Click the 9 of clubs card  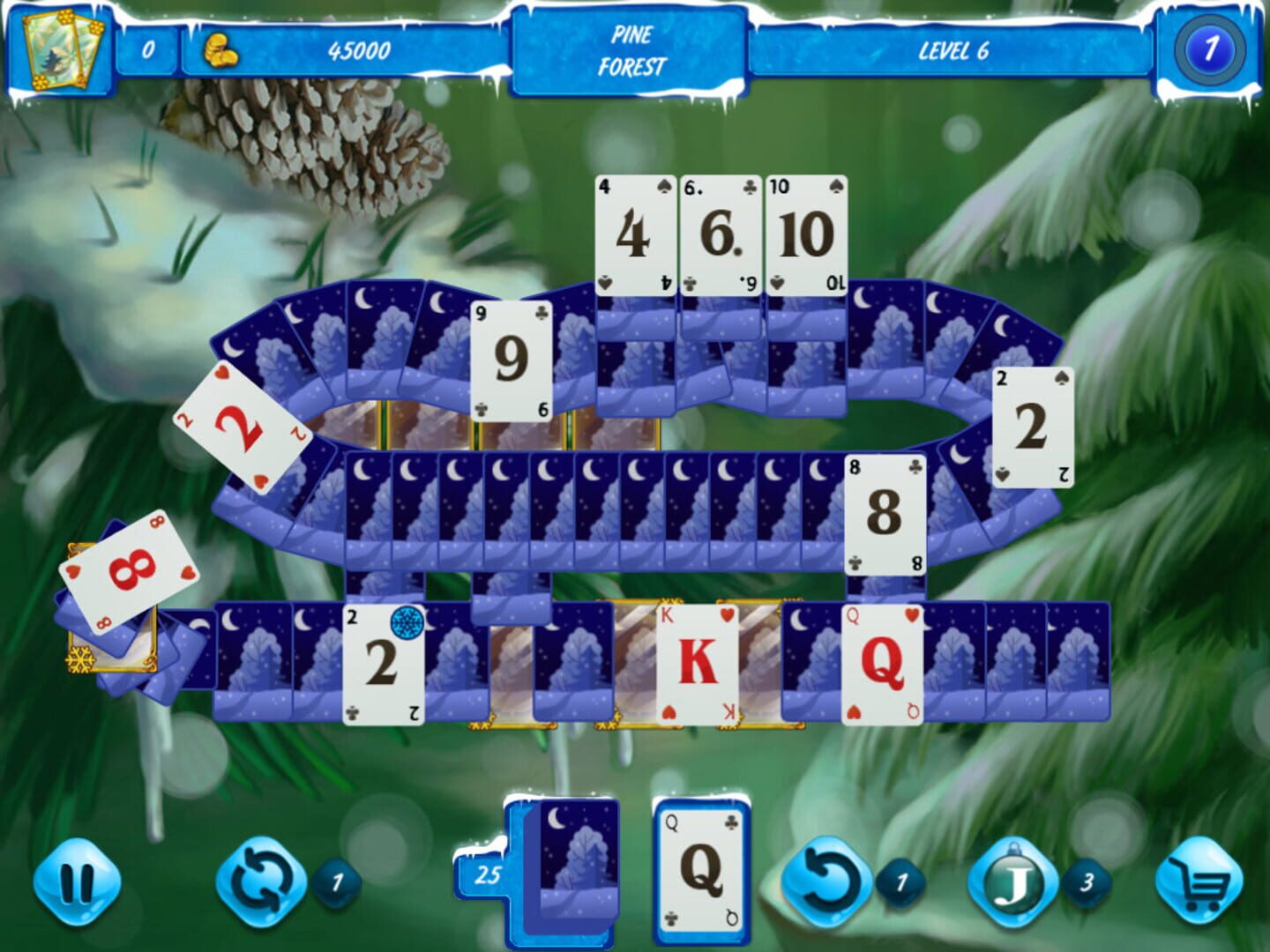click(x=508, y=360)
